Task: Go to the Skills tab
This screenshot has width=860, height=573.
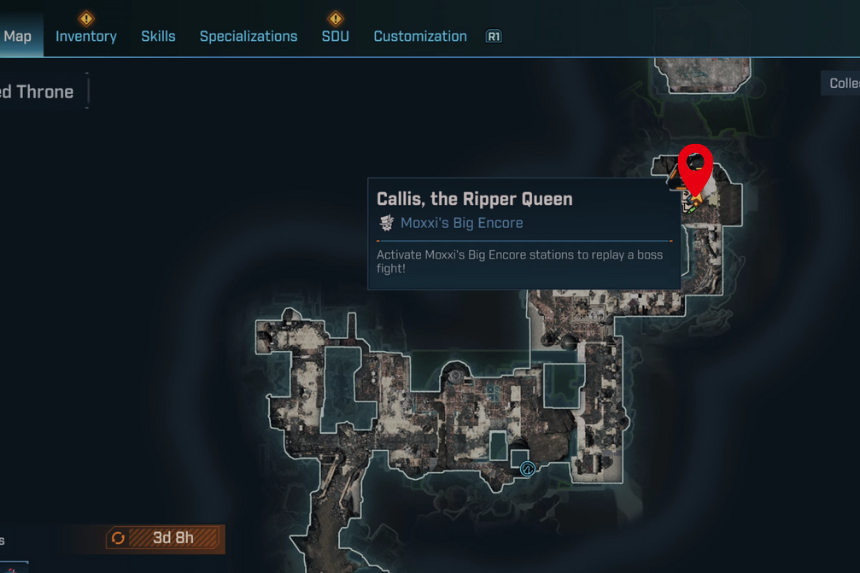Action: pyautogui.click(x=158, y=36)
